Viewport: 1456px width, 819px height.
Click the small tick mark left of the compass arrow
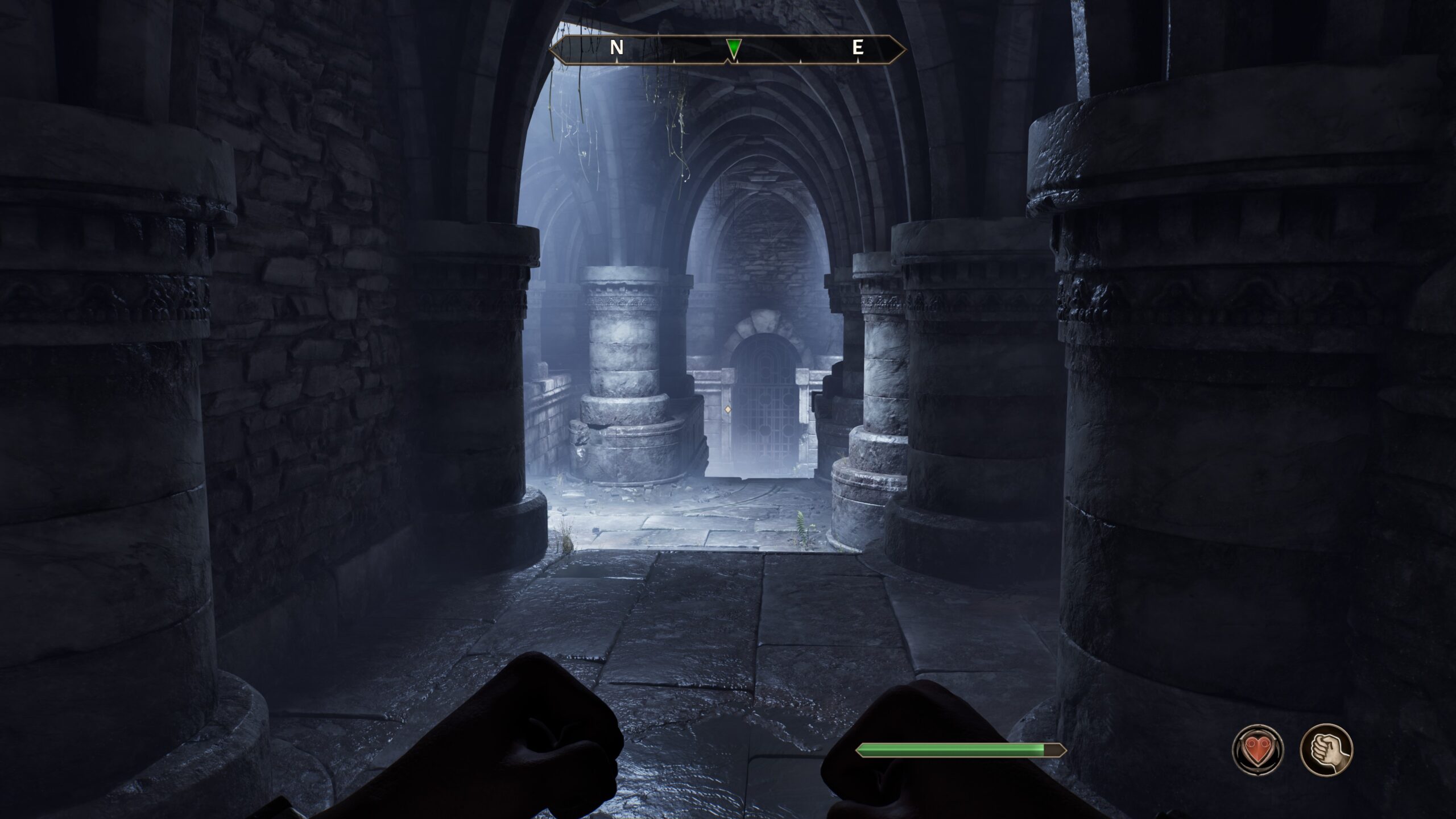(x=675, y=57)
